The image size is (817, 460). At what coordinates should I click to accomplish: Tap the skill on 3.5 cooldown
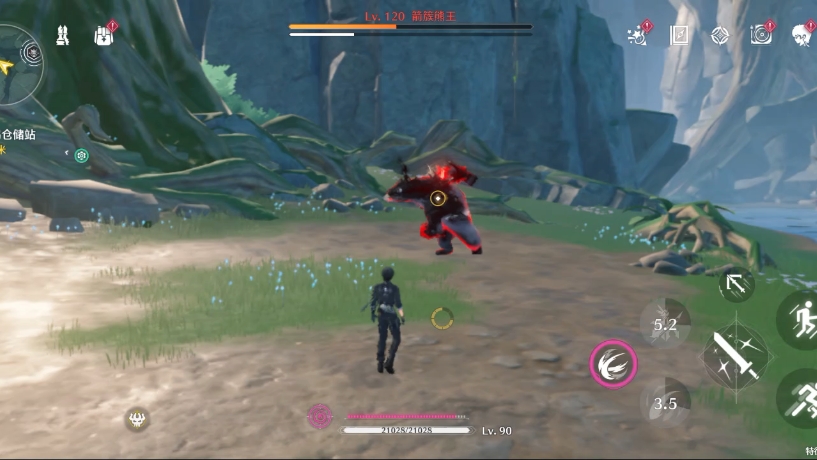pos(665,403)
